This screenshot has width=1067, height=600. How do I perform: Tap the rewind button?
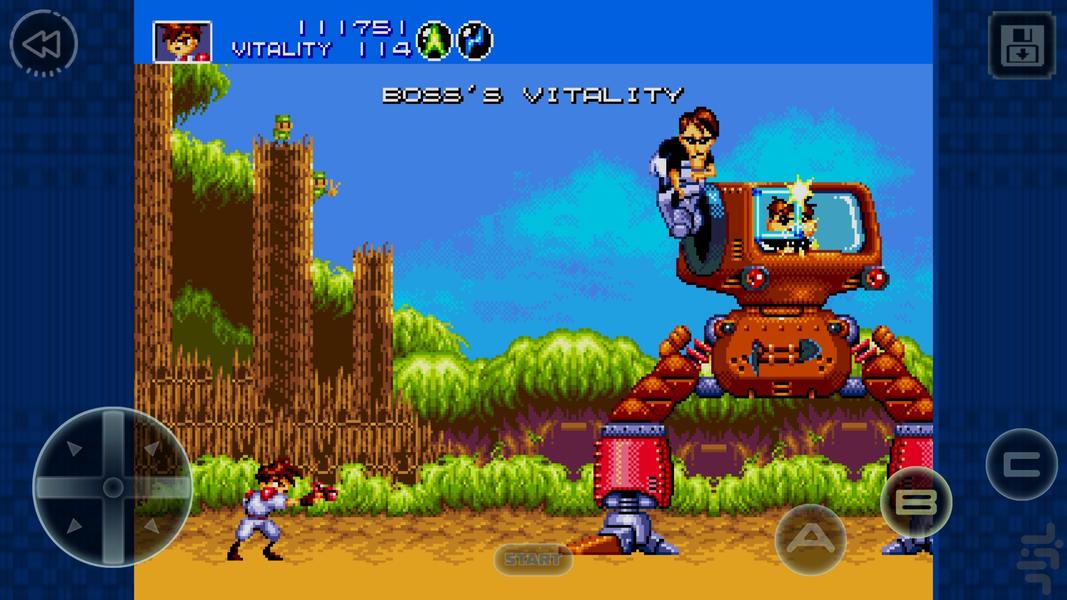(43, 44)
